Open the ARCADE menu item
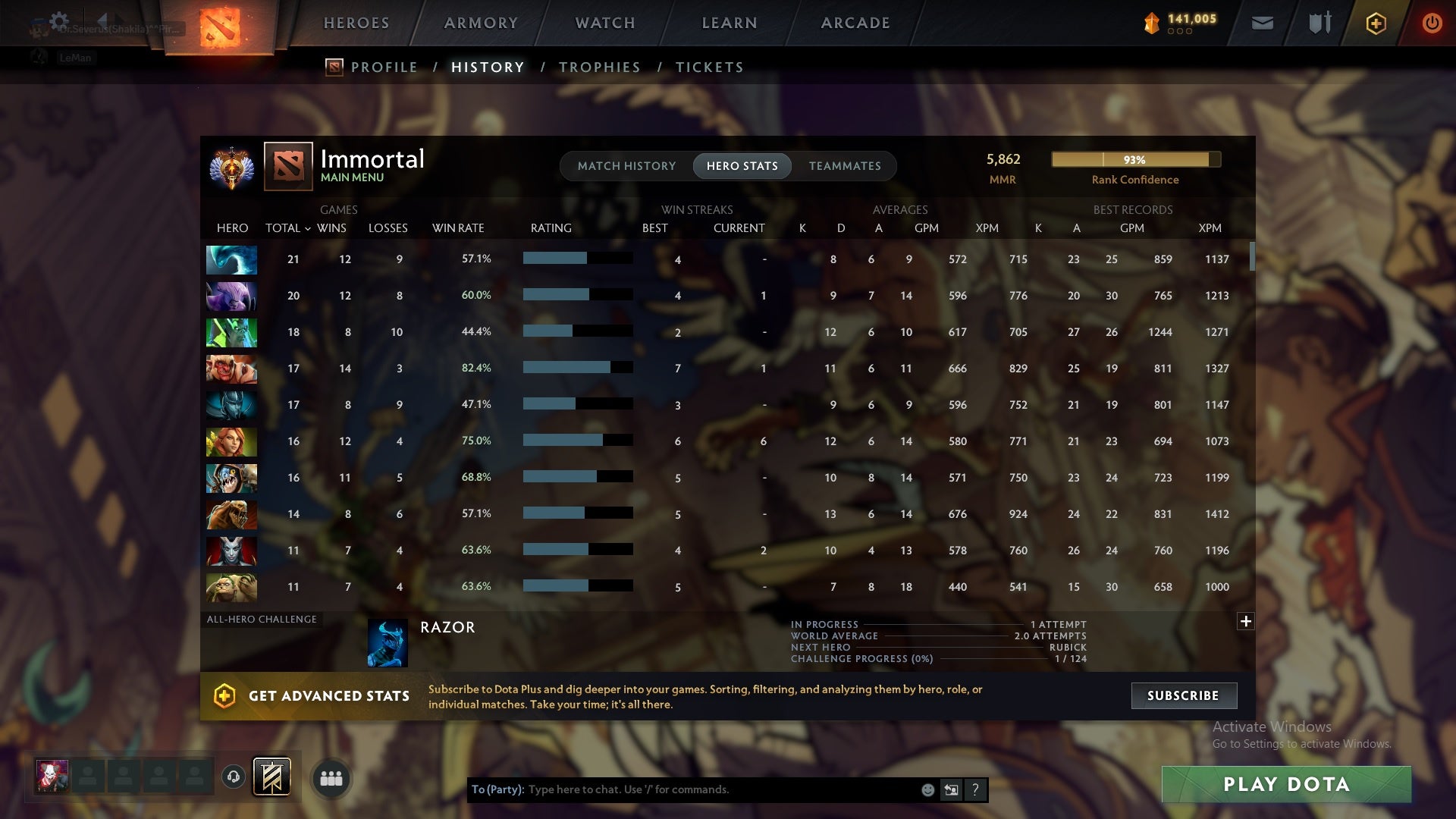Image resolution: width=1456 pixels, height=819 pixels. coord(855,23)
